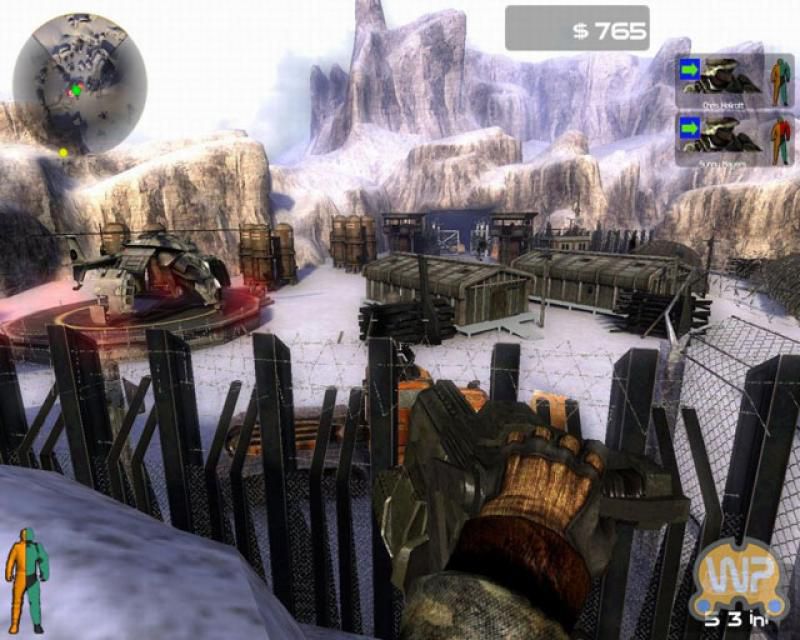Click the bottom squad member's green arrow
This screenshot has width=800, height=640.
(x=690, y=129)
